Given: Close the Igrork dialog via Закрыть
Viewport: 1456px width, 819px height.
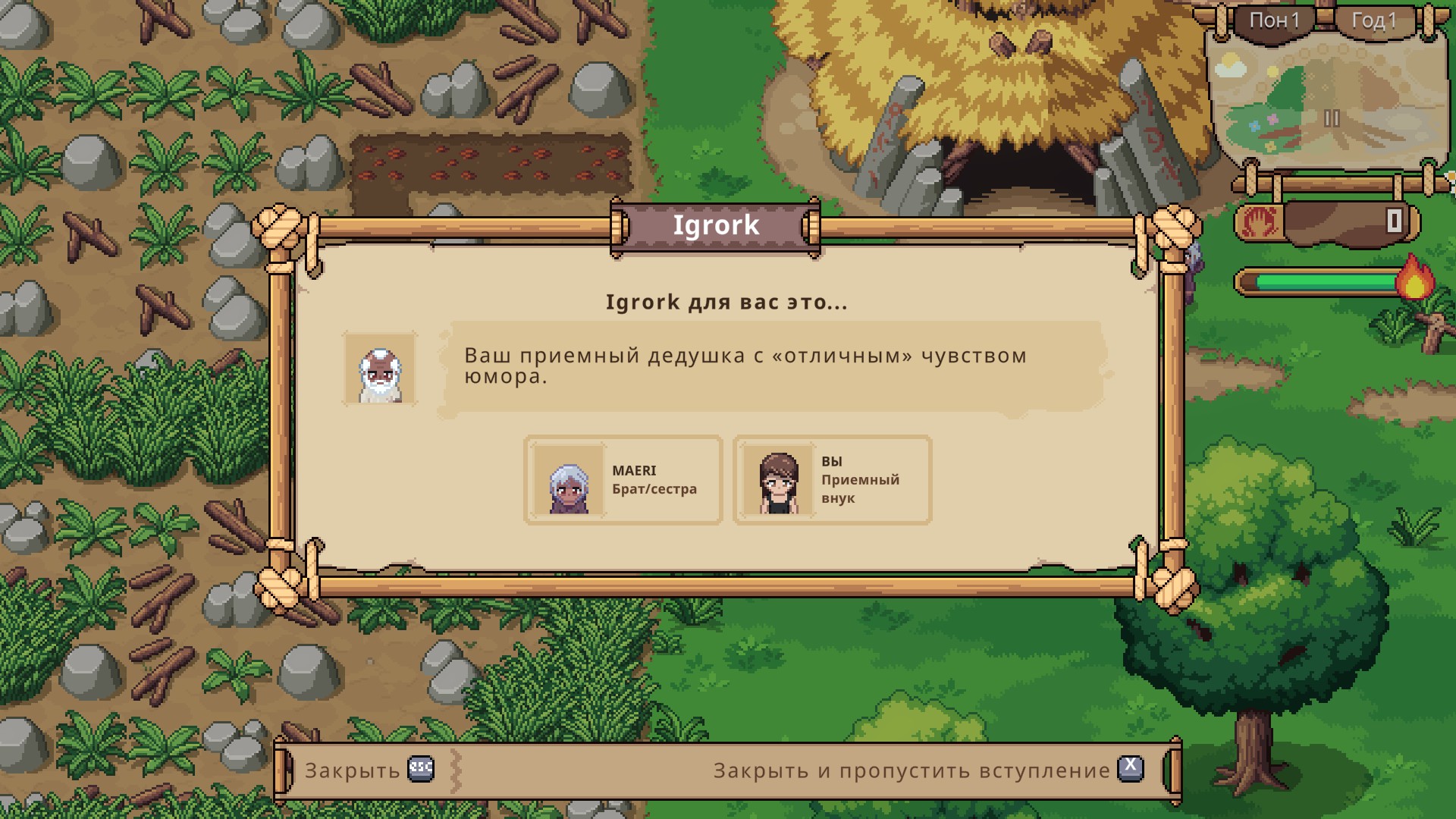Looking at the screenshot, I should coord(369,770).
